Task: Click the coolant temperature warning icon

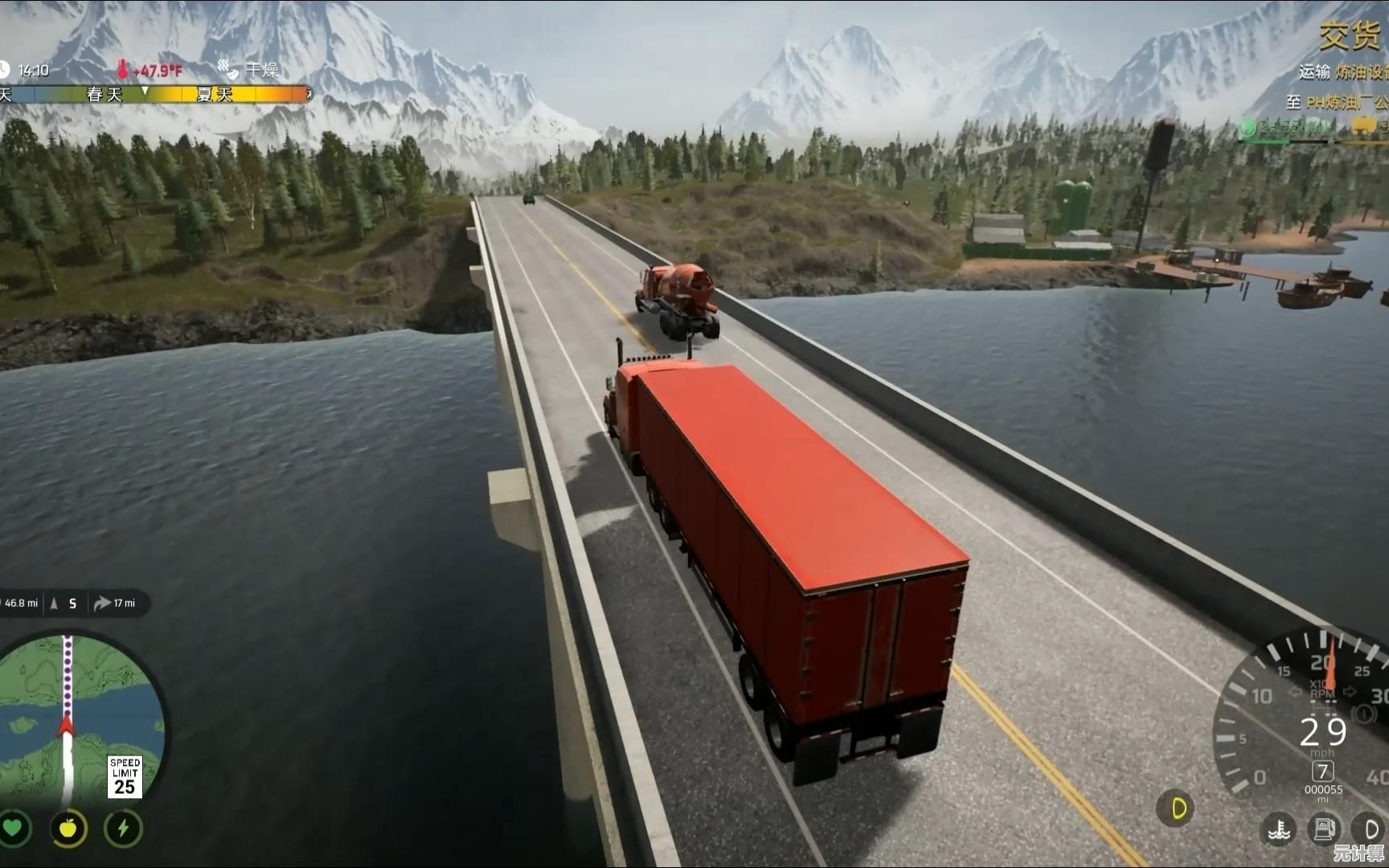Action: 1279,829
